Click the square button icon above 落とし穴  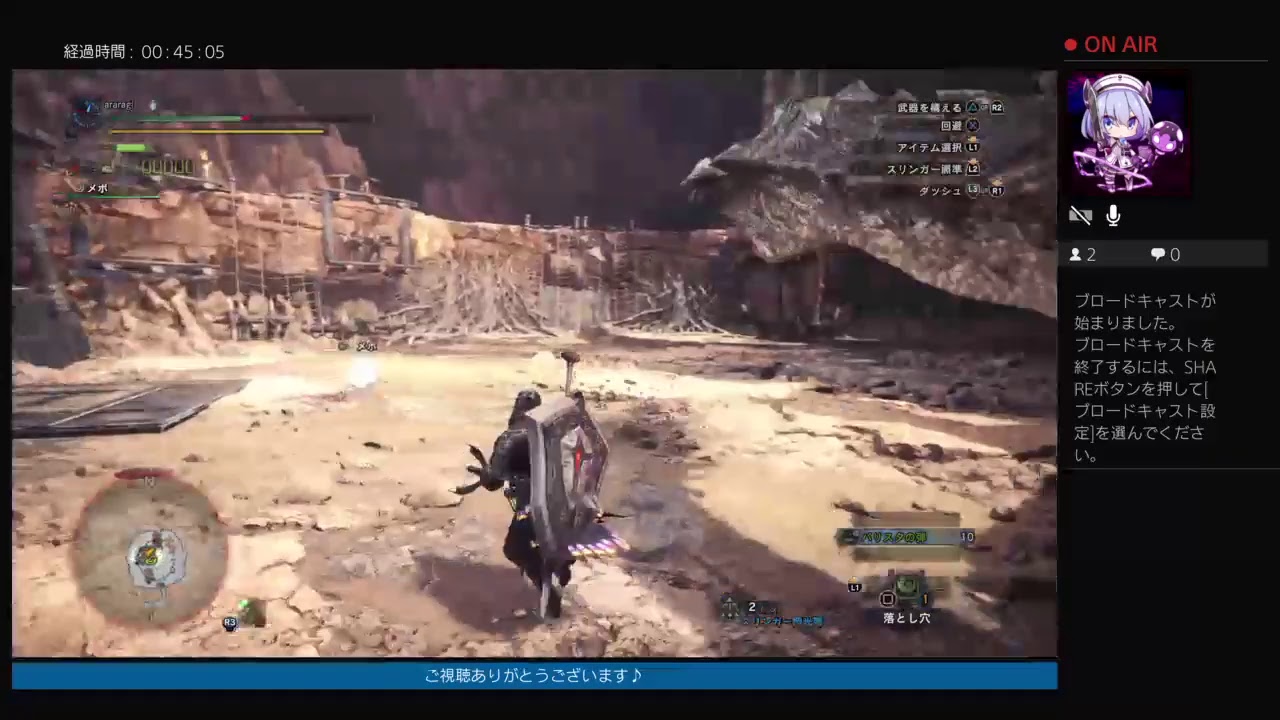[x=887, y=598]
